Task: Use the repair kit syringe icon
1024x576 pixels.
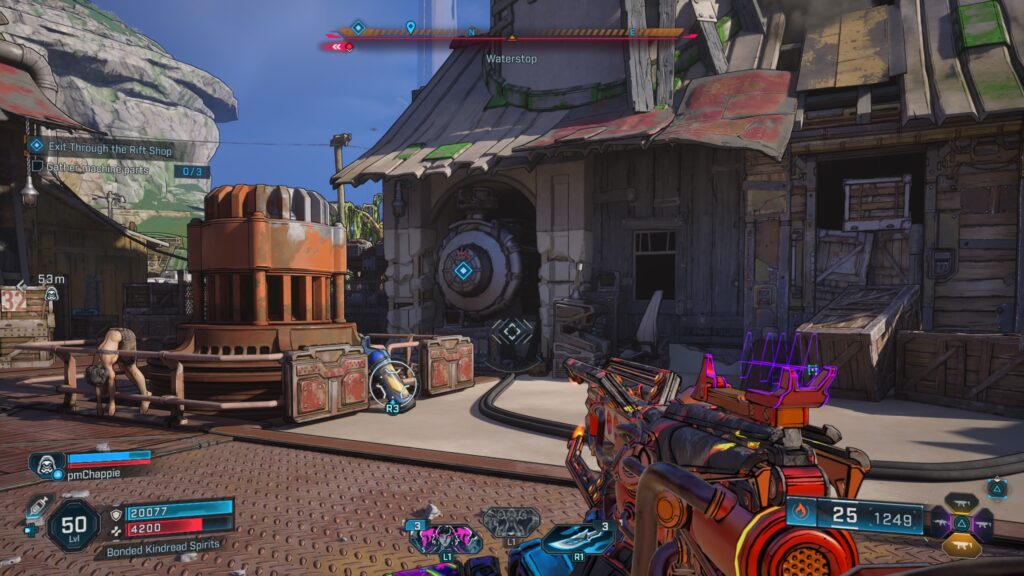Action: tap(38, 505)
